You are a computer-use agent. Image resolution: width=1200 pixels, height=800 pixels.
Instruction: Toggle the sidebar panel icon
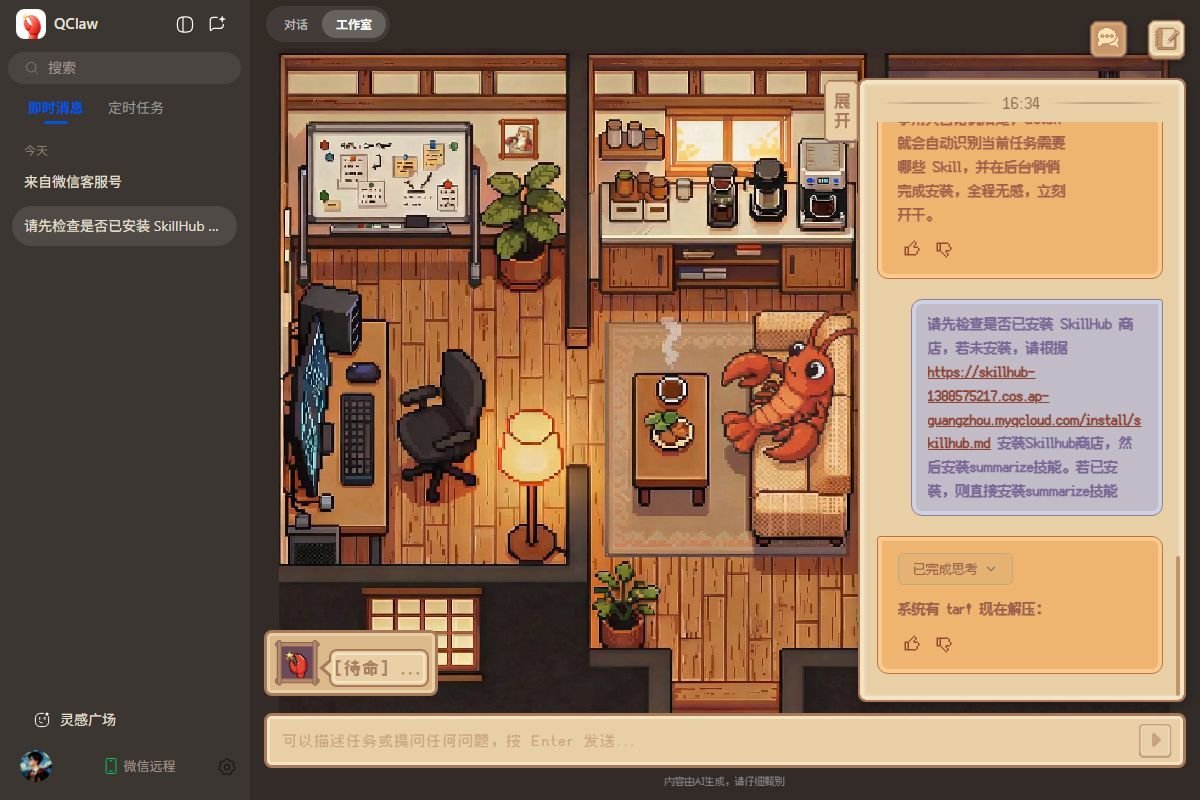coord(184,24)
